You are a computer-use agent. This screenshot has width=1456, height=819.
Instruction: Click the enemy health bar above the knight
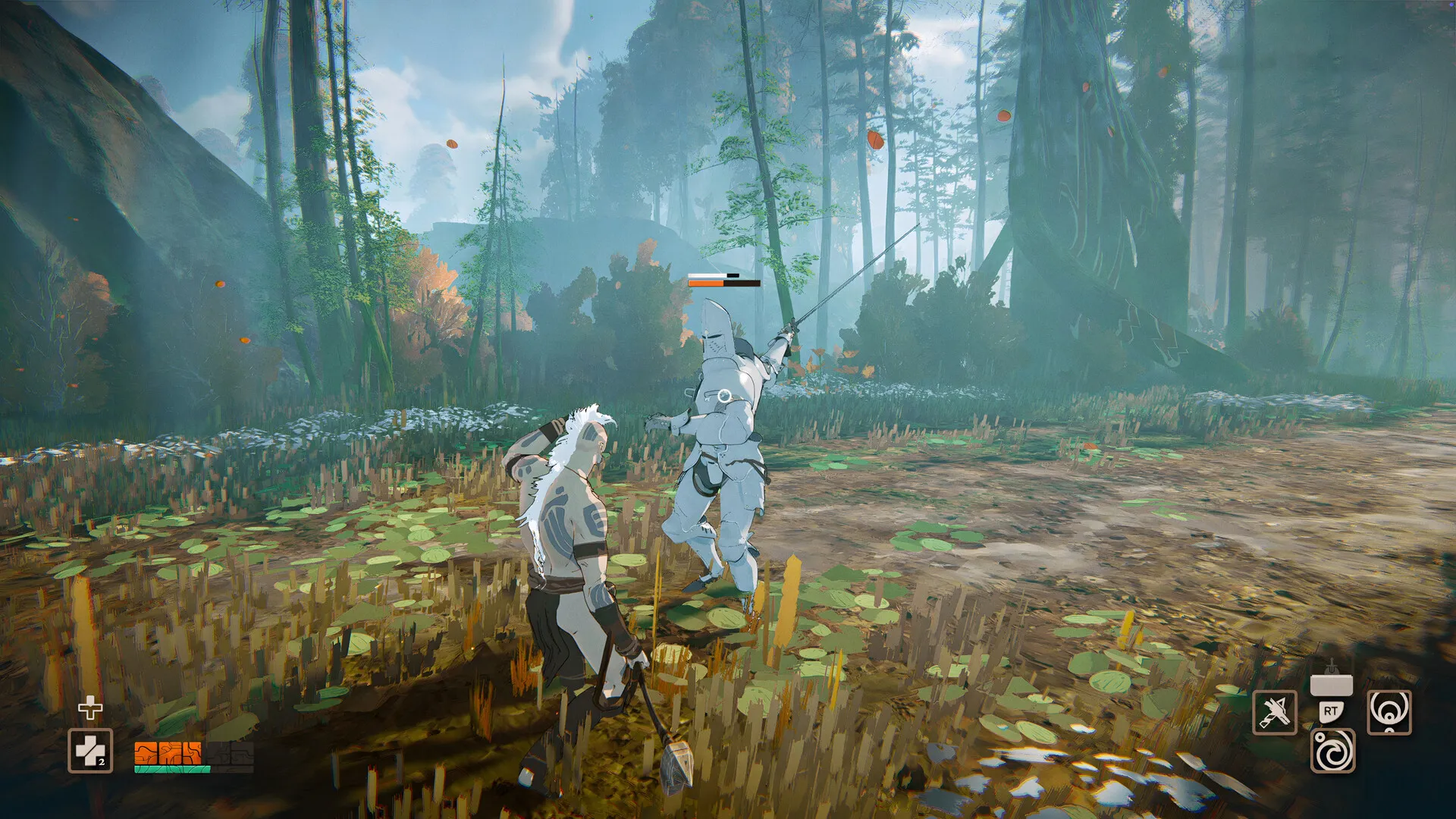[707, 275]
